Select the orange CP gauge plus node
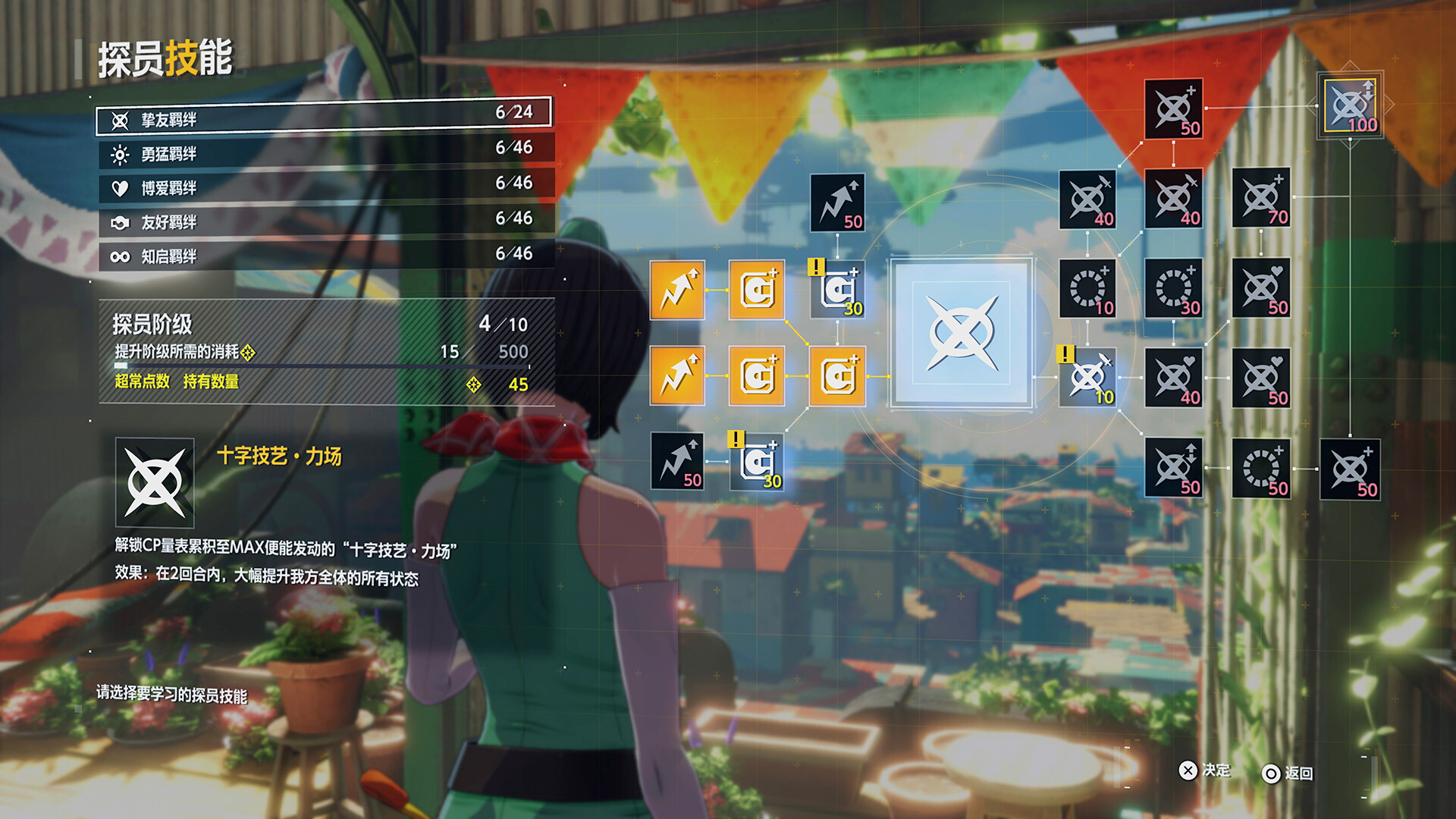The width and height of the screenshot is (1456, 819). pyautogui.click(x=757, y=377)
